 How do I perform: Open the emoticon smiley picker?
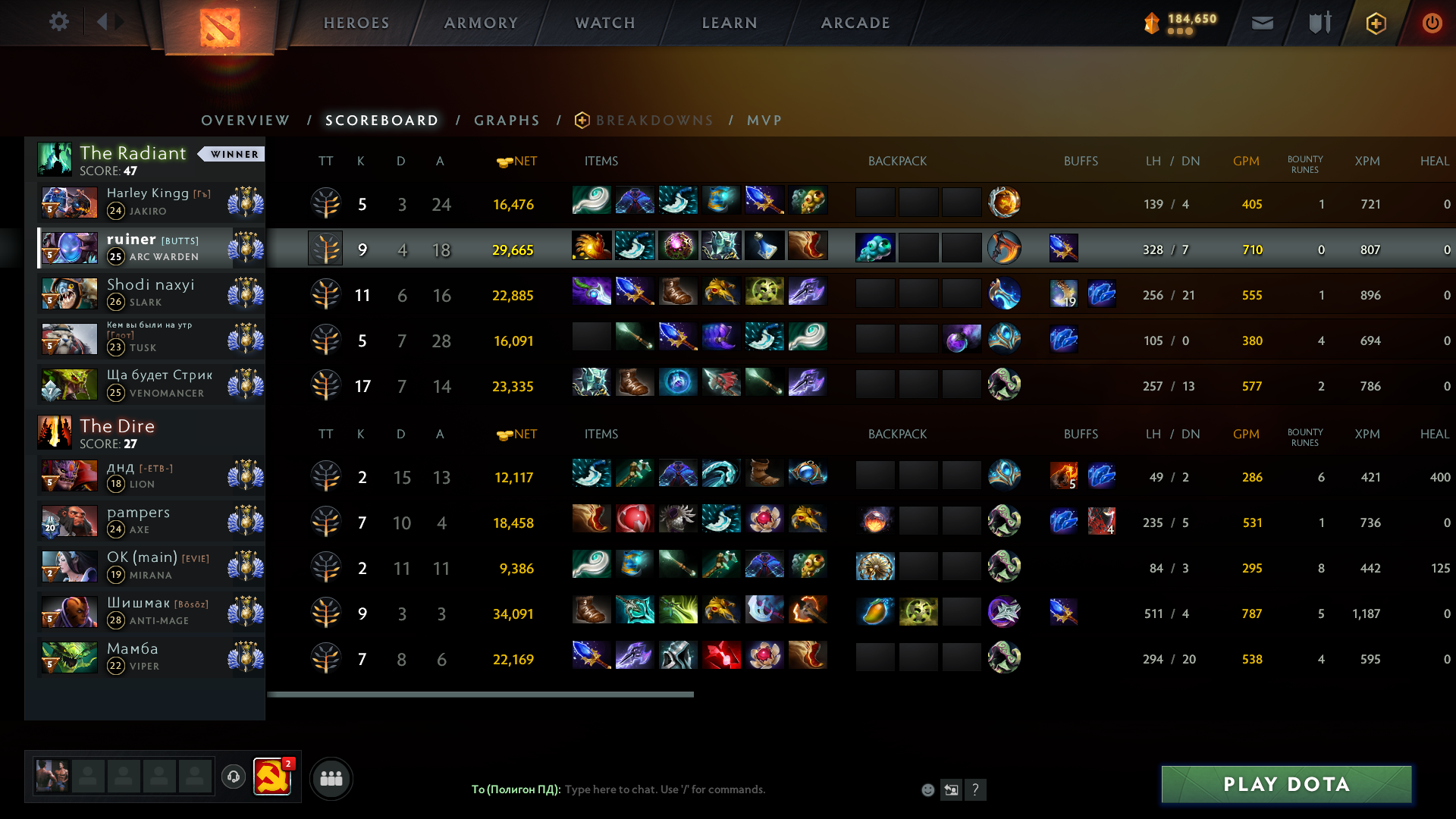point(927,790)
